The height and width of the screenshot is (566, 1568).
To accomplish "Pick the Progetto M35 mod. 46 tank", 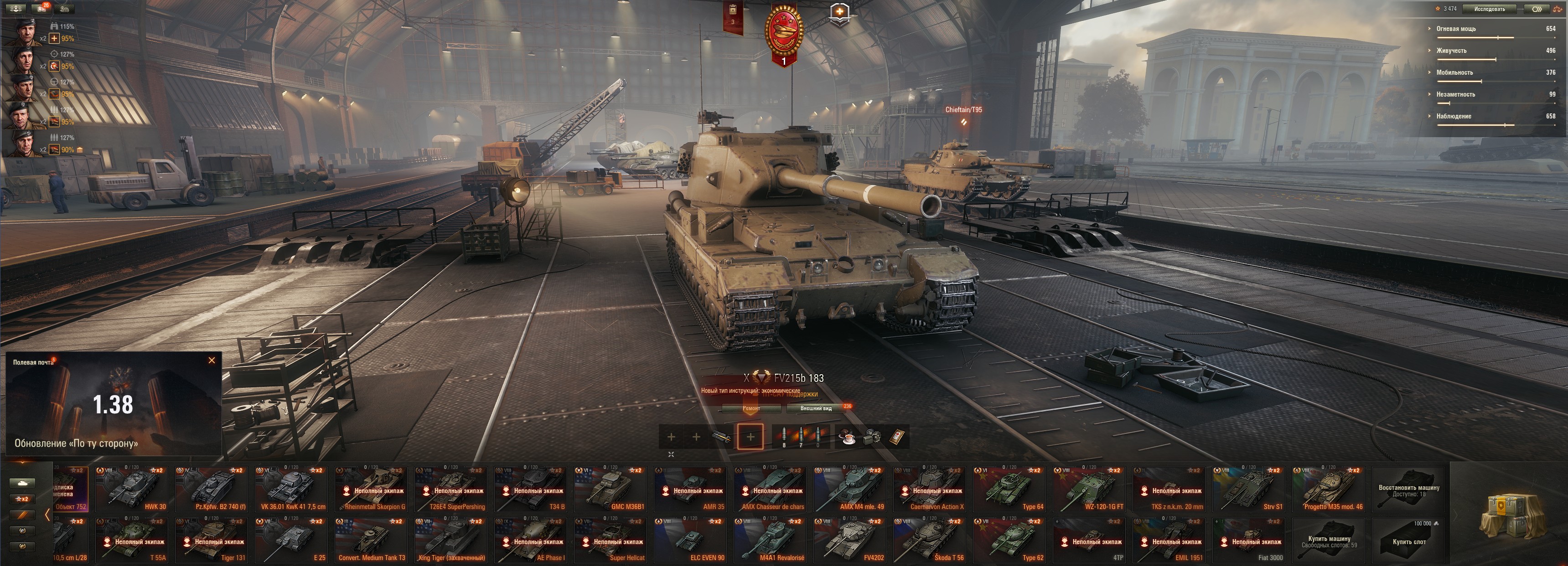I will tap(1328, 489).
